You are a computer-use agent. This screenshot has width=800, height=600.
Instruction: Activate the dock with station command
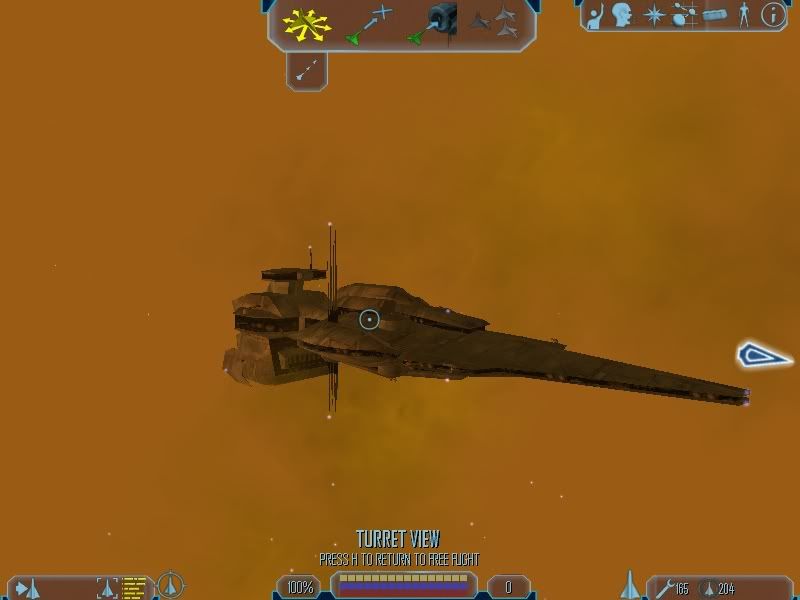point(432,23)
